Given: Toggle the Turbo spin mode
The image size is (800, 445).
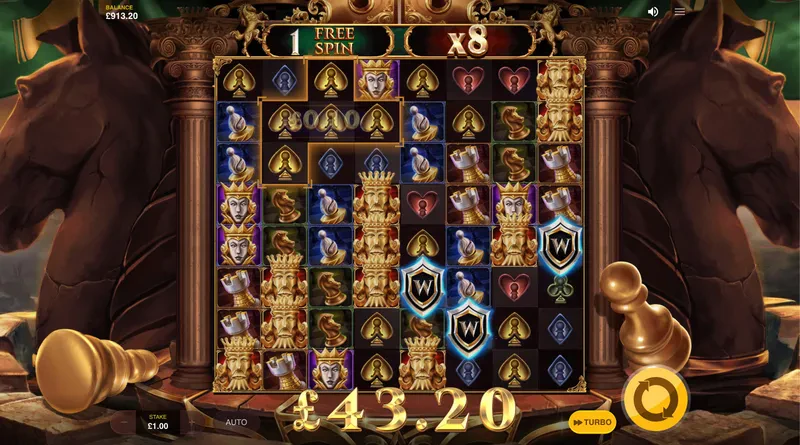Looking at the screenshot, I should click(x=592, y=422).
